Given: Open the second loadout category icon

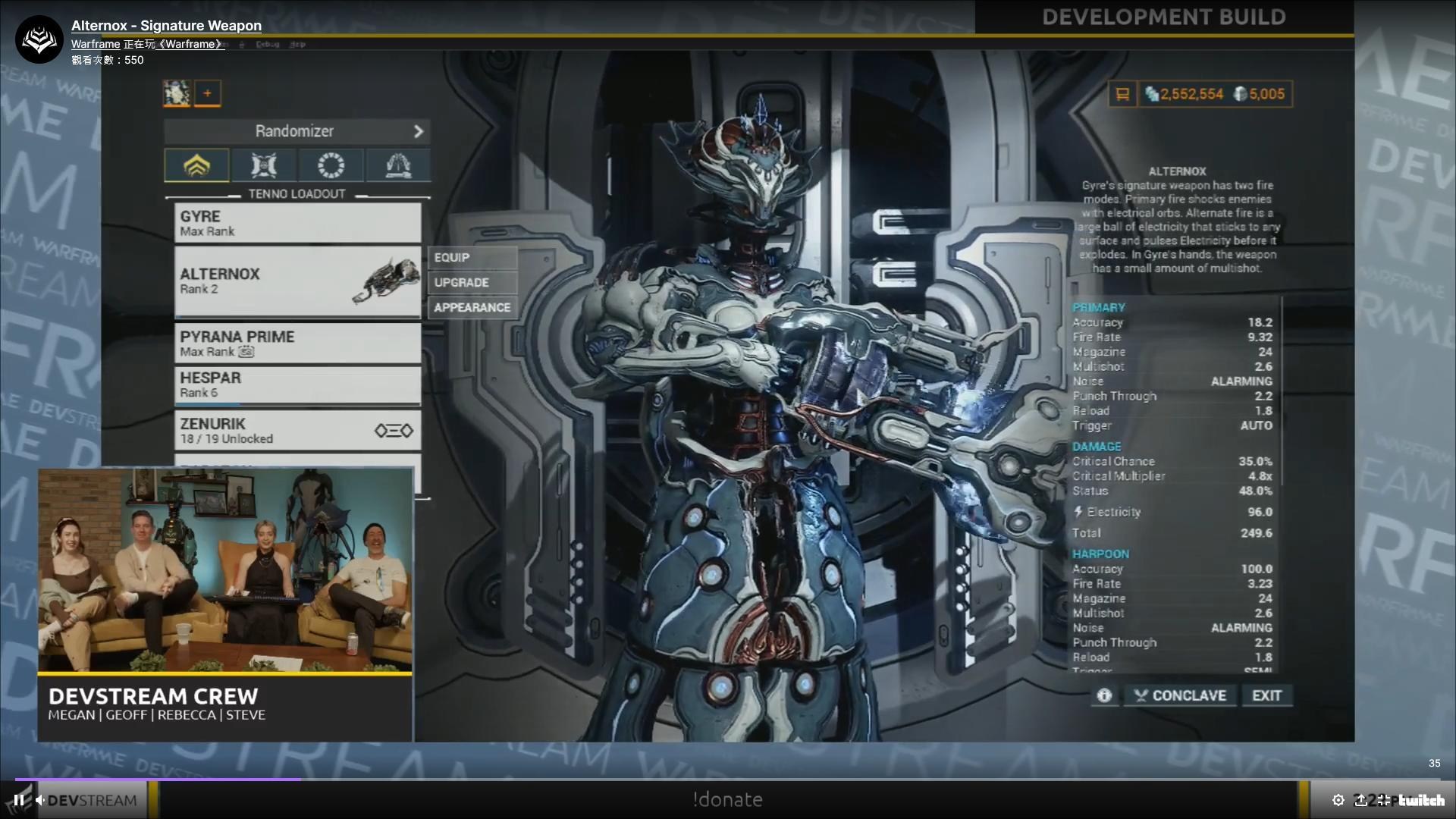Looking at the screenshot, I should [x=263, y=165].
